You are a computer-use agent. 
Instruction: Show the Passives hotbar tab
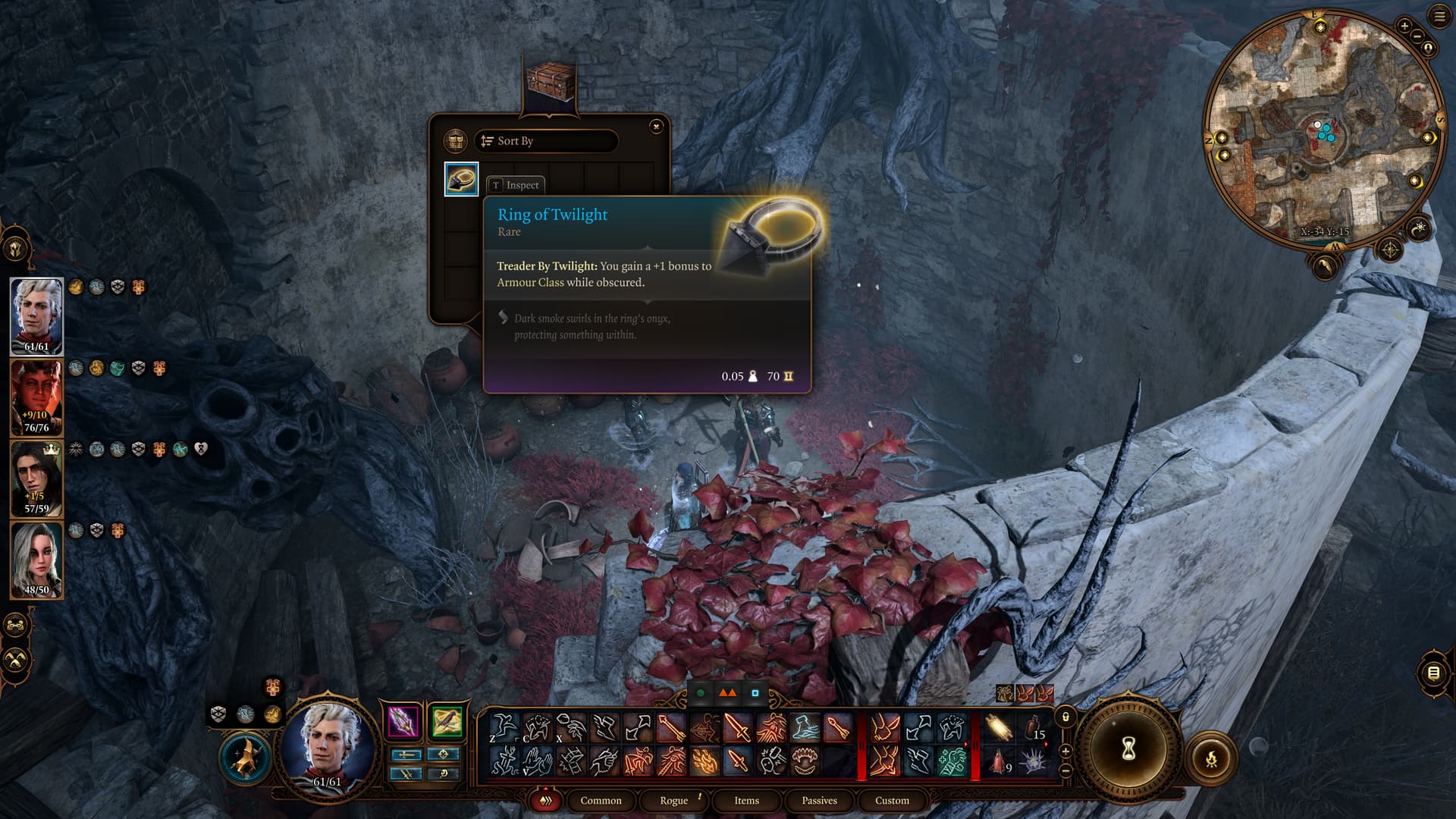click(x=819, y=801)
